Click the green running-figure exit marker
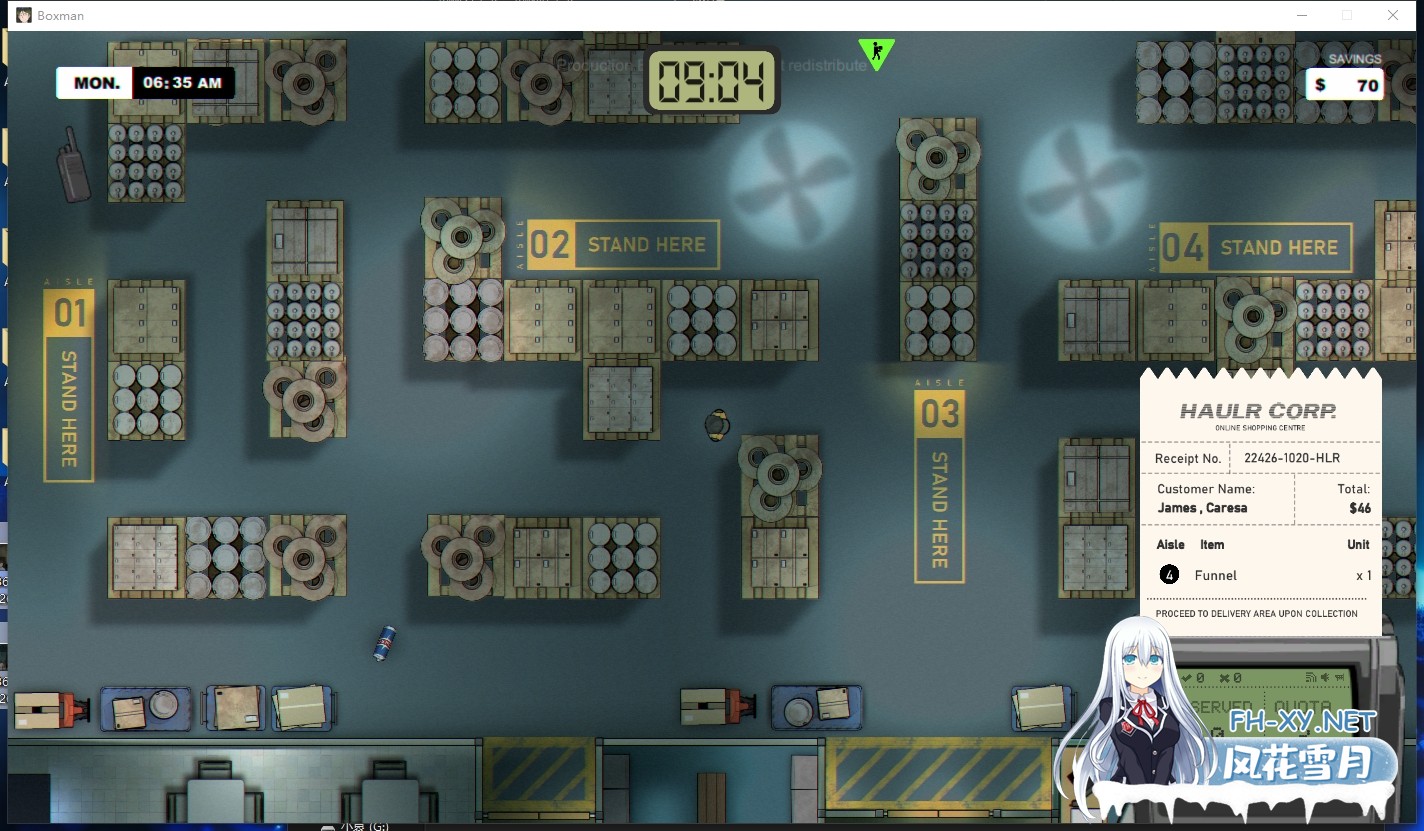Screen dimensions: 1424x831 [876, 54]
